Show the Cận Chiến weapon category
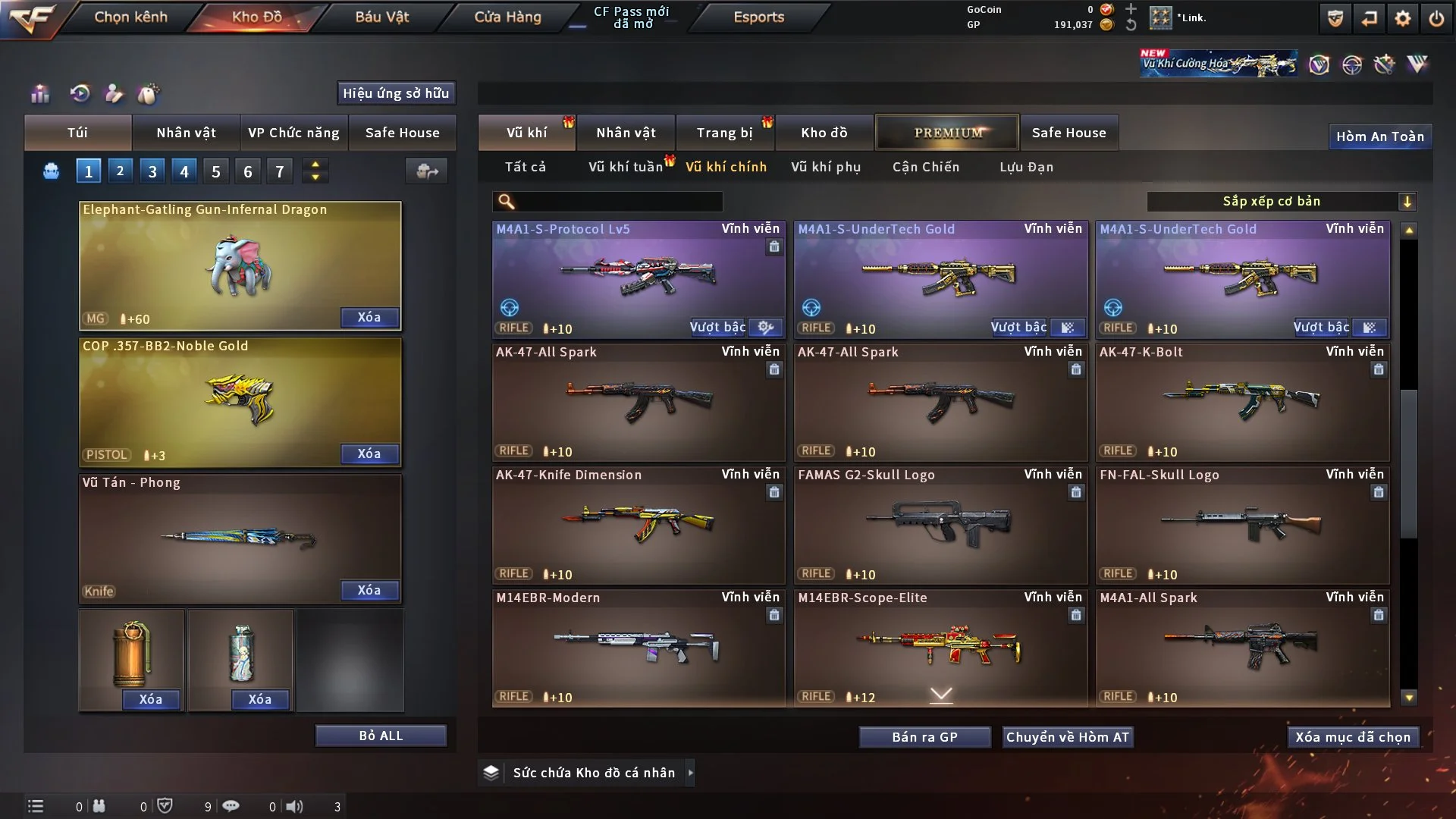Viewport: 1456px width, 819px height. tap(925, 167)
